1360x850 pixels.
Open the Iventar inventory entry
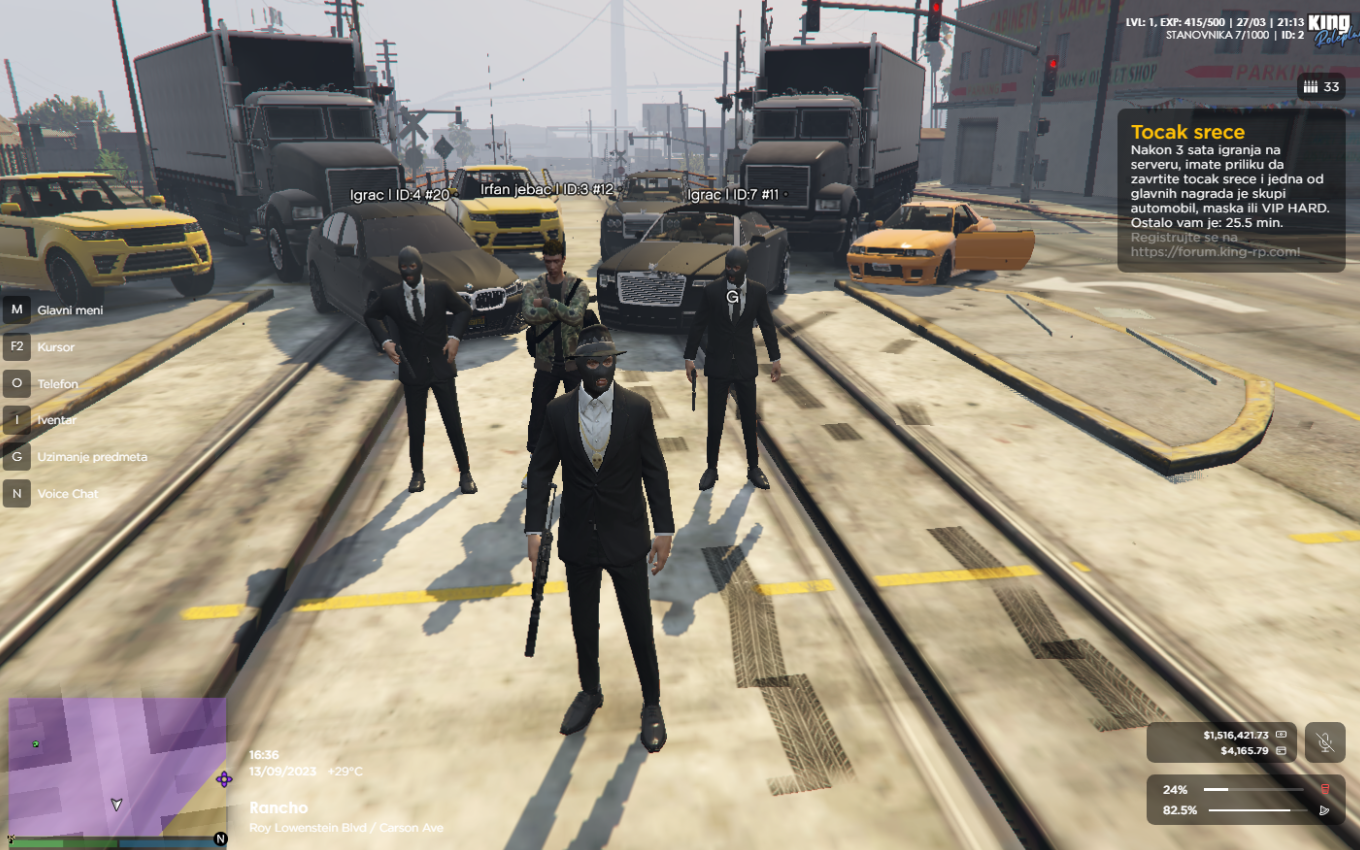point(57,420)
